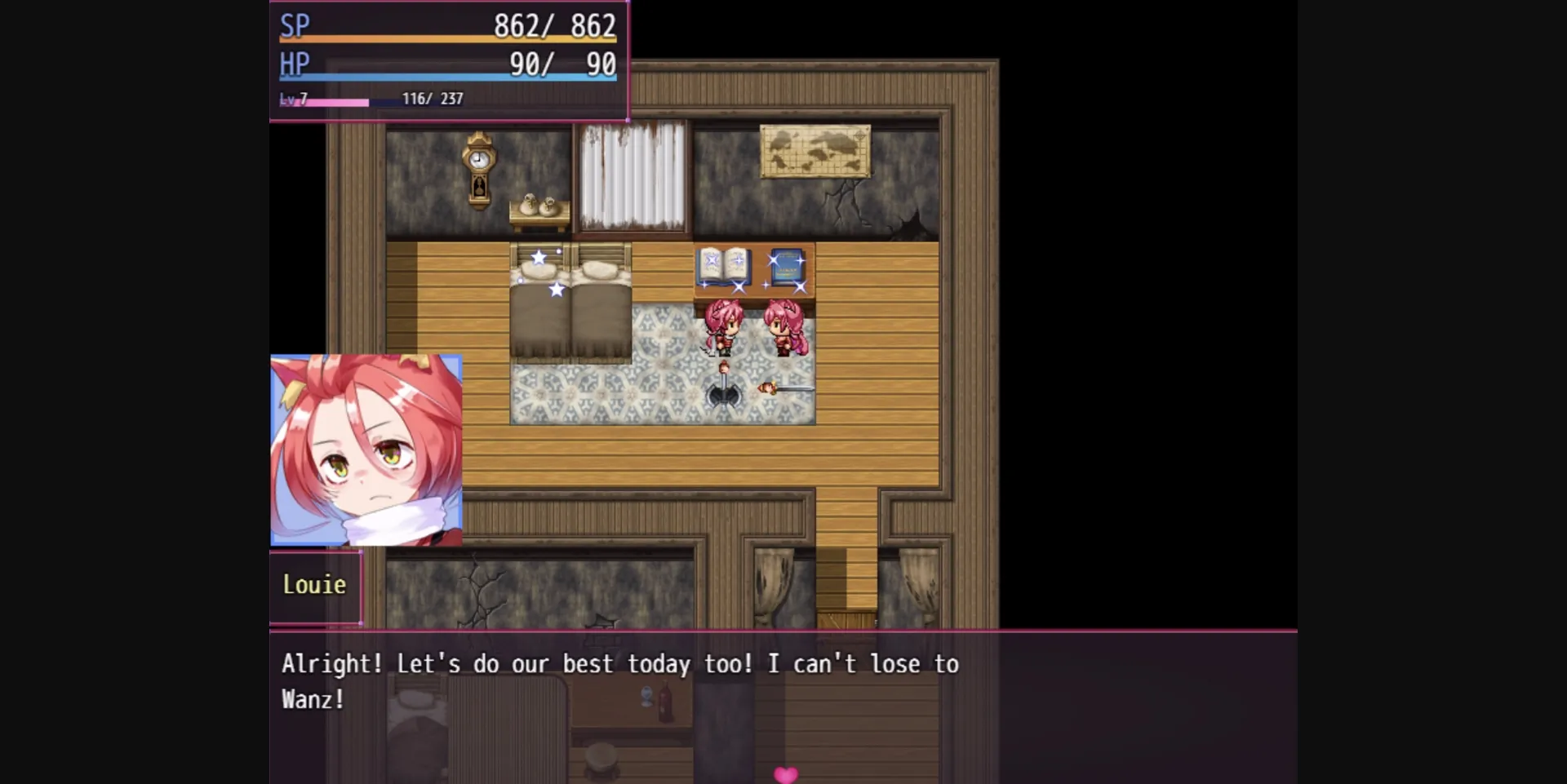The image size is (1567, 784).
Task: Select the old map hanging on the wall
Action: [814, 152]
